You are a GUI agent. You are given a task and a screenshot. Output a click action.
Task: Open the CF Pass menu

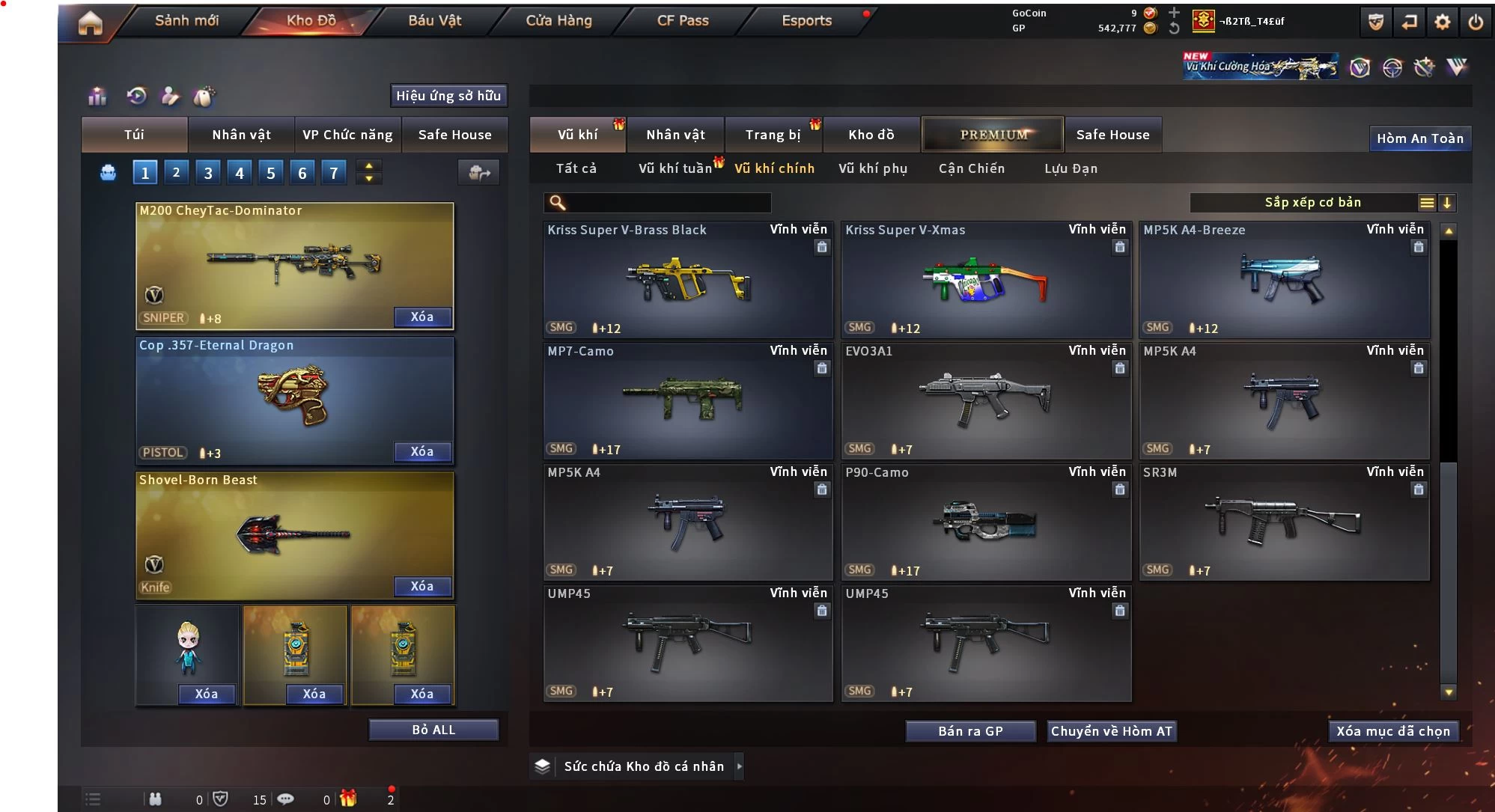click(x=682, y=21)
